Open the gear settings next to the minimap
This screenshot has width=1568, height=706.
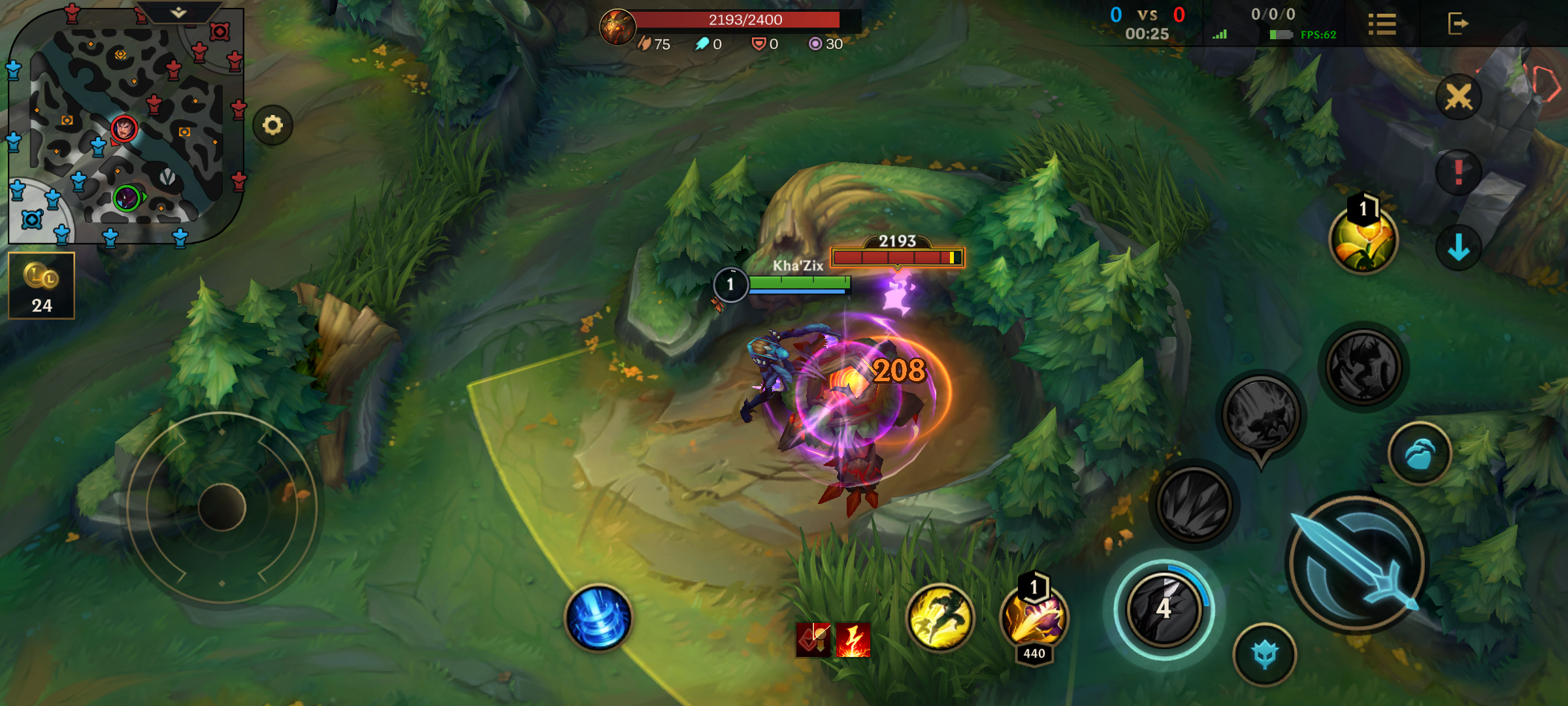pos(273,125)
